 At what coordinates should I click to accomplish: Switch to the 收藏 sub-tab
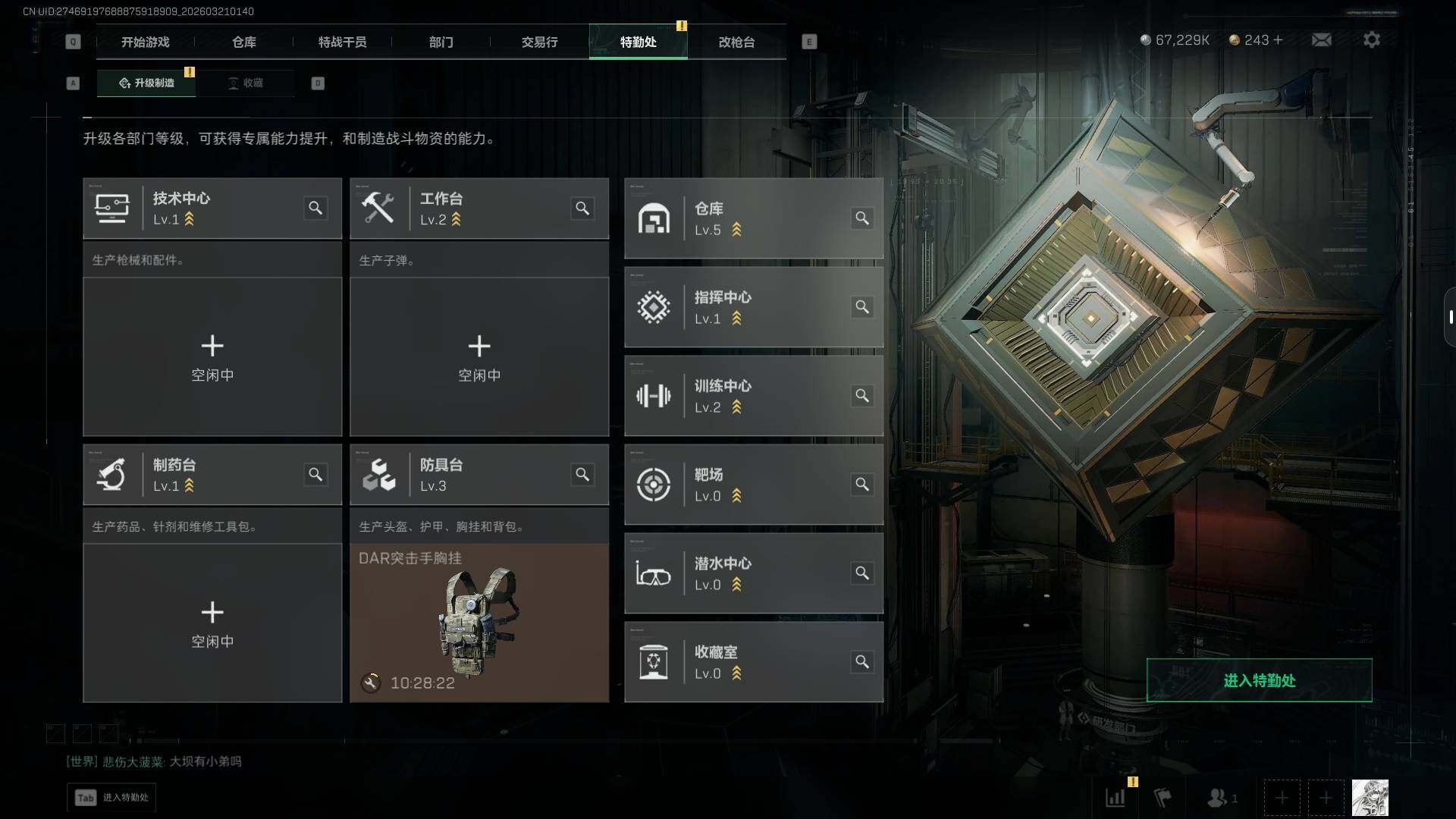[x=246, y=83]
